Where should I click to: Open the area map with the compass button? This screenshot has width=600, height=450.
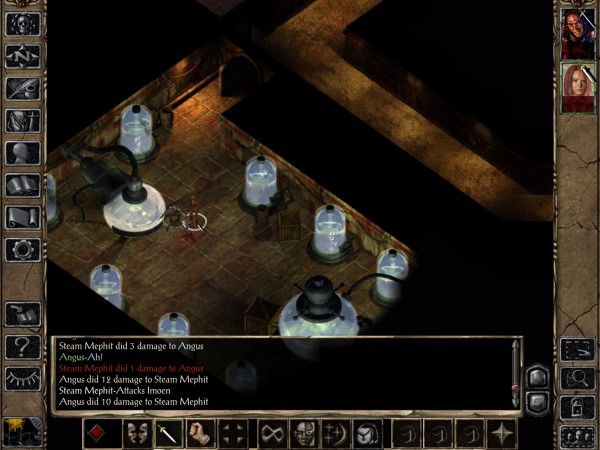coord(23,56)
